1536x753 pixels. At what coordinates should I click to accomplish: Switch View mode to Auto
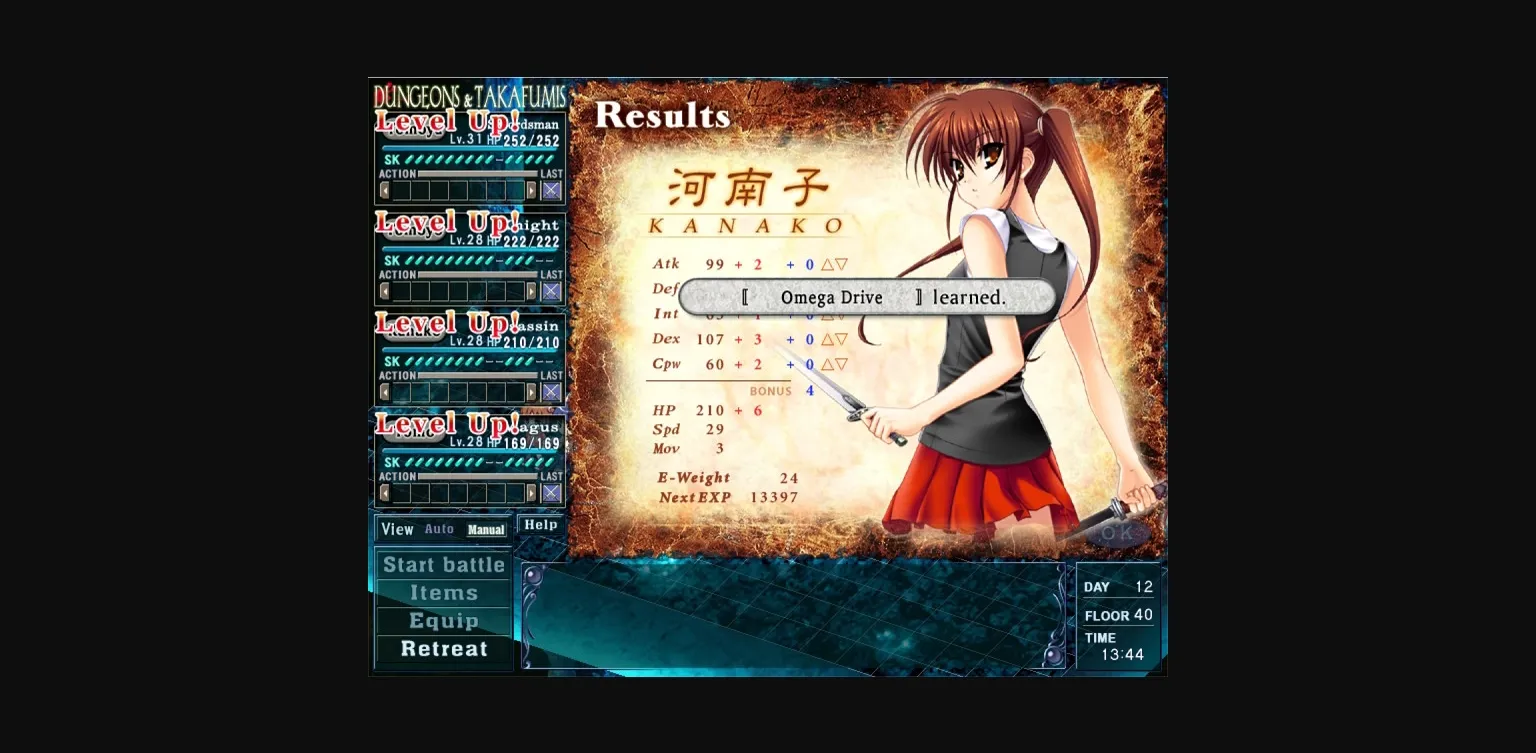(440, 529)
